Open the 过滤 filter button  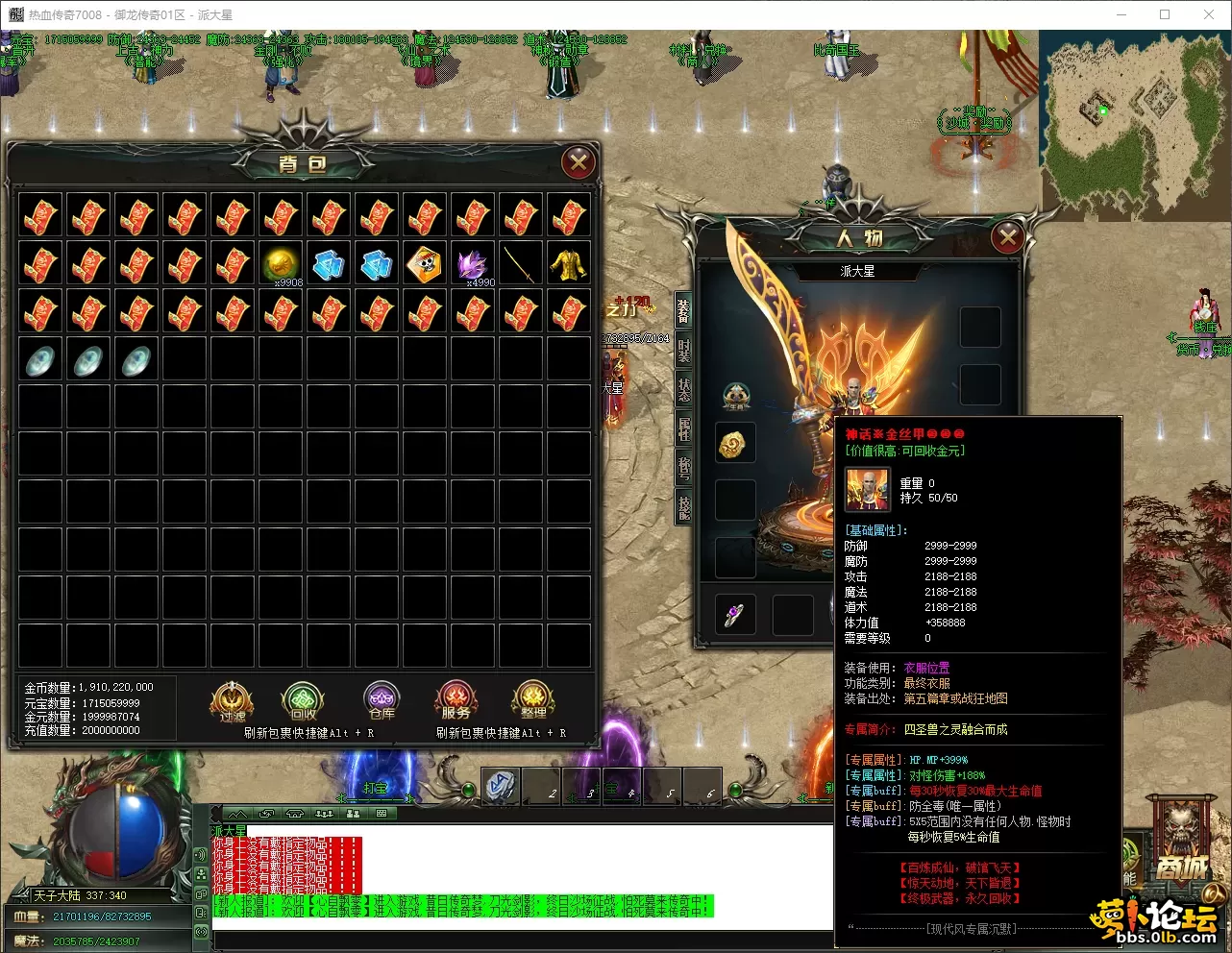tap(232, 702)
